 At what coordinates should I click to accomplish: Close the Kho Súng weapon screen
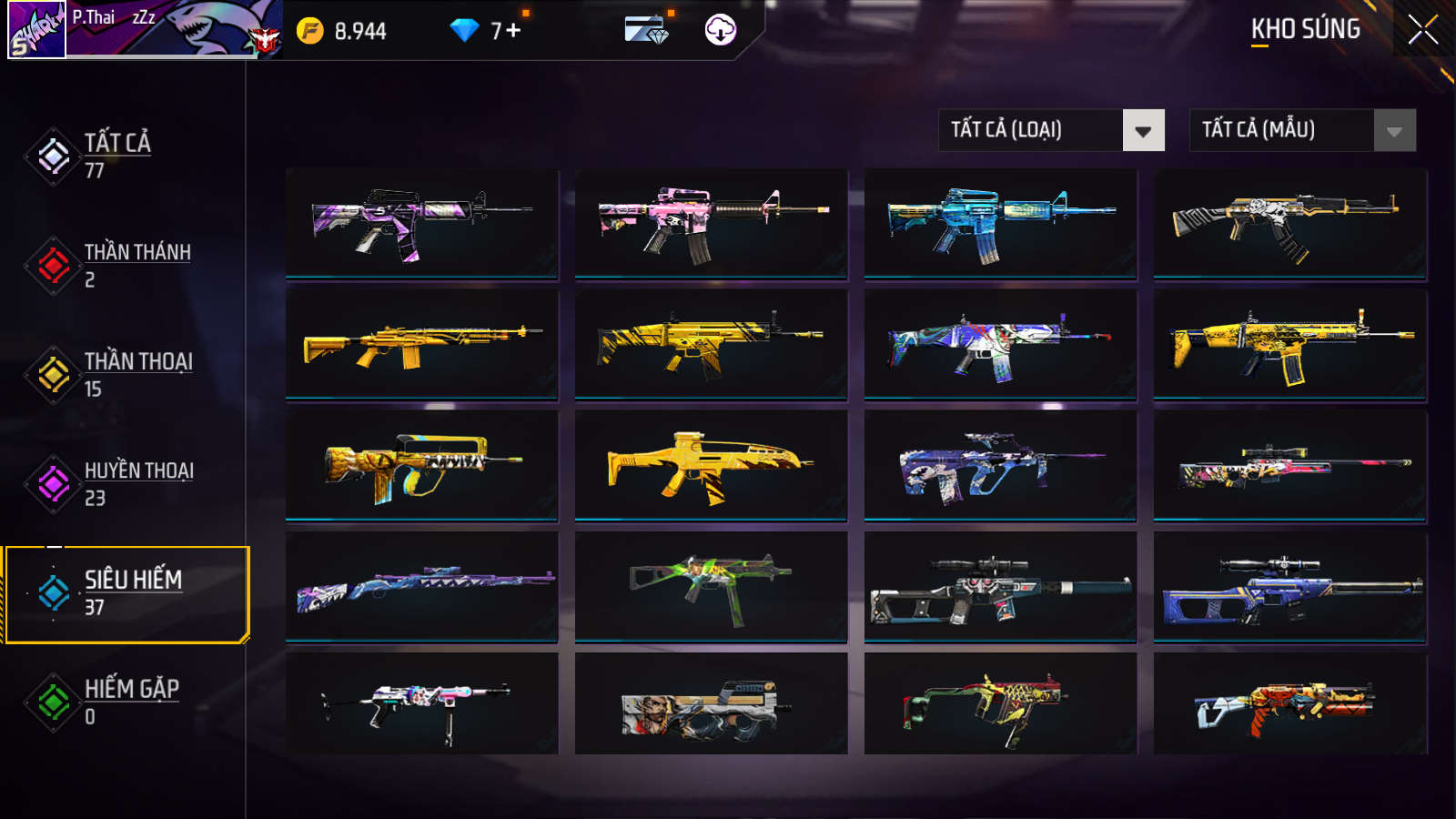pos(1422,30)
